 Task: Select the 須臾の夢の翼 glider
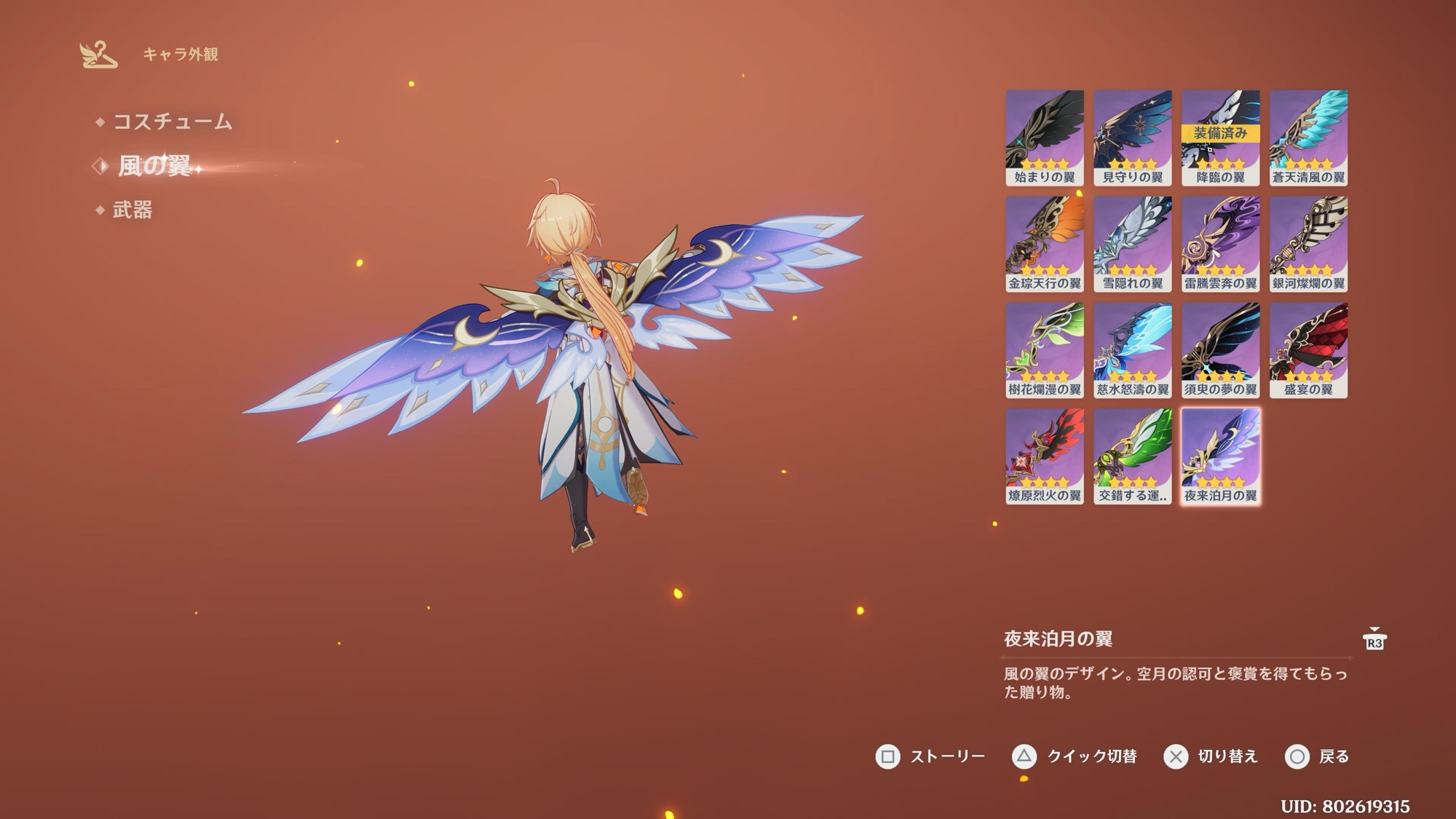[1220, 350]
